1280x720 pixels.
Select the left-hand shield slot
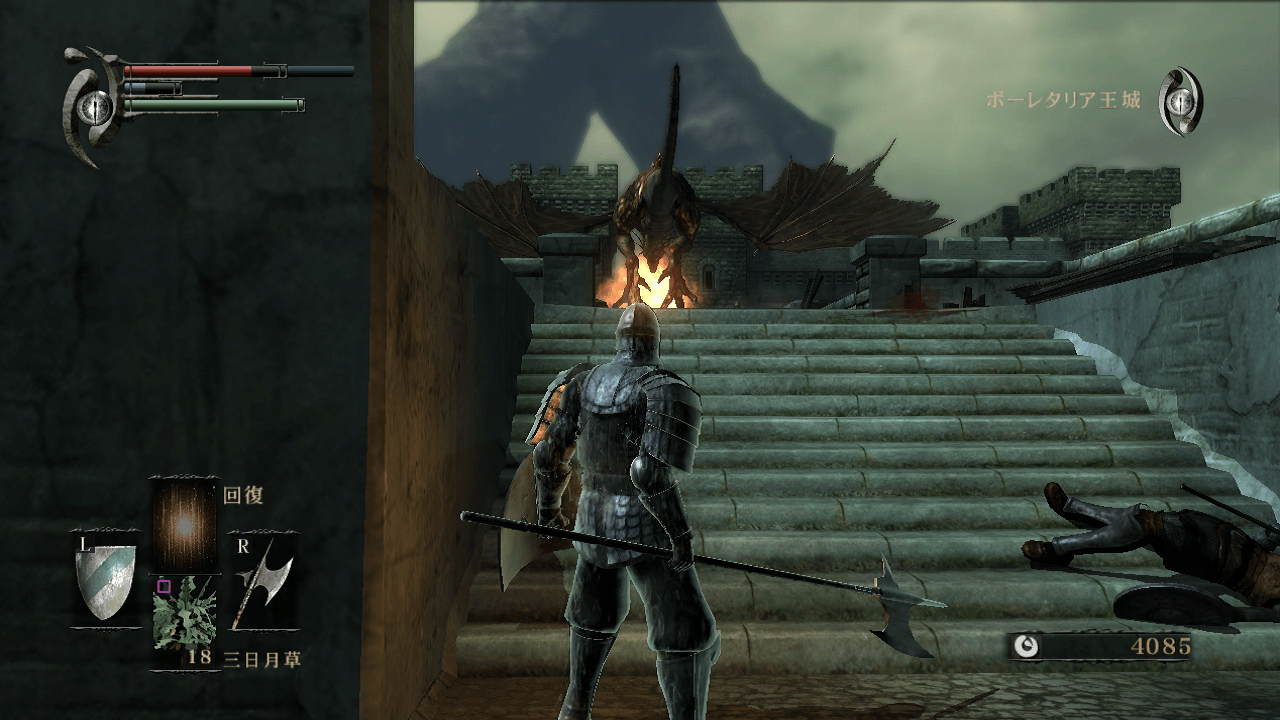coord(106,581)
